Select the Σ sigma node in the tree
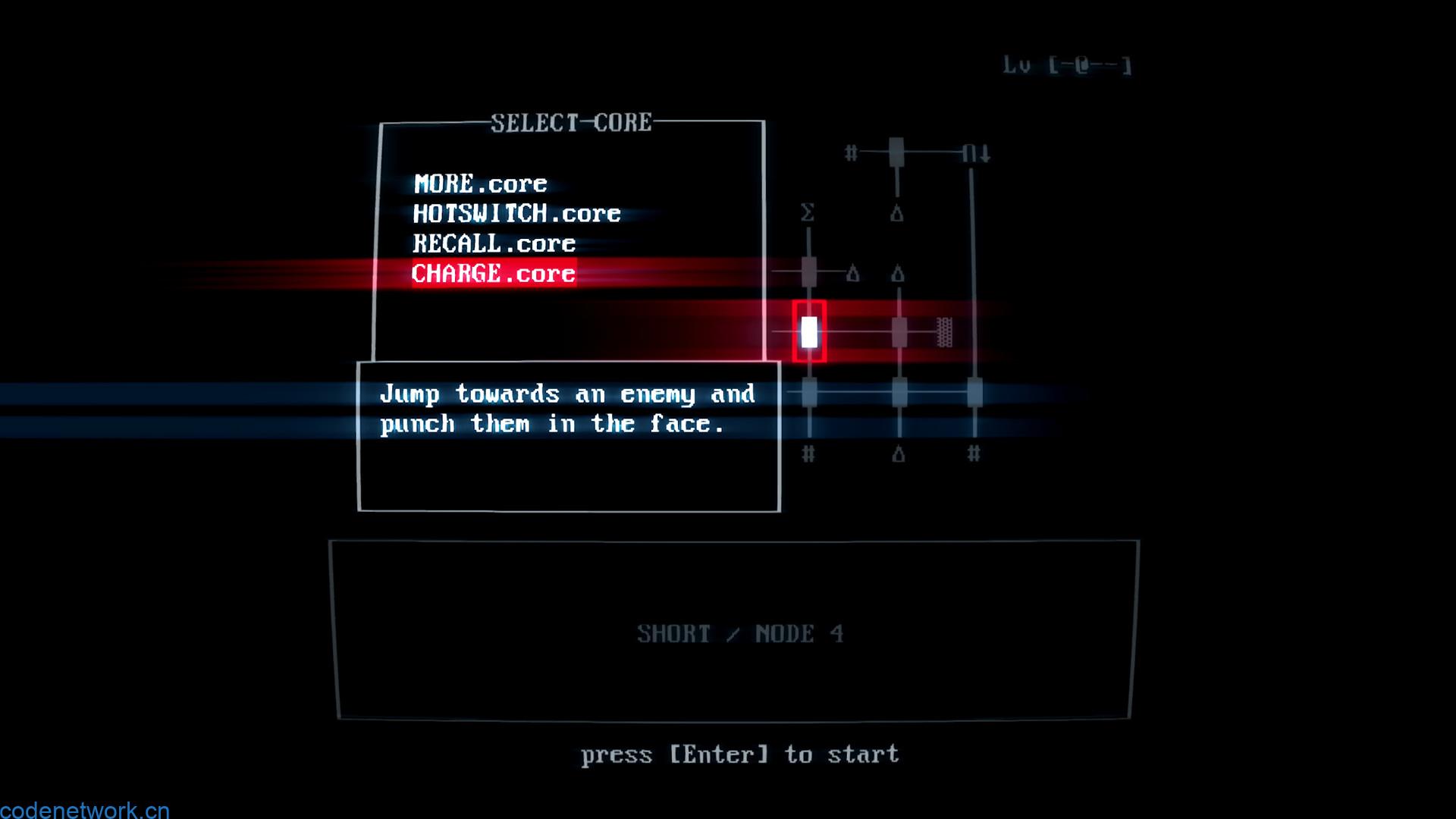 806,213
